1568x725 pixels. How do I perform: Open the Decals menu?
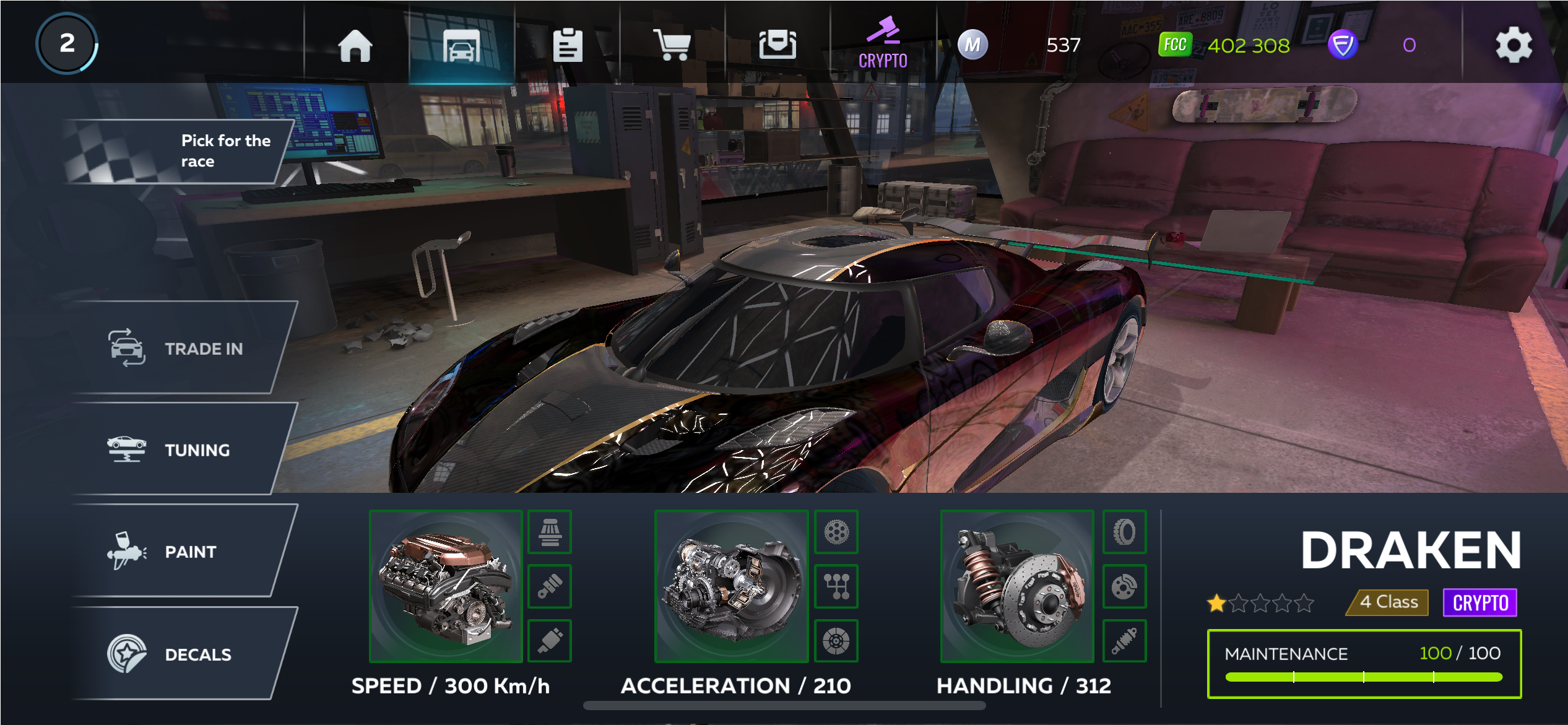click(x=183, y=654)
